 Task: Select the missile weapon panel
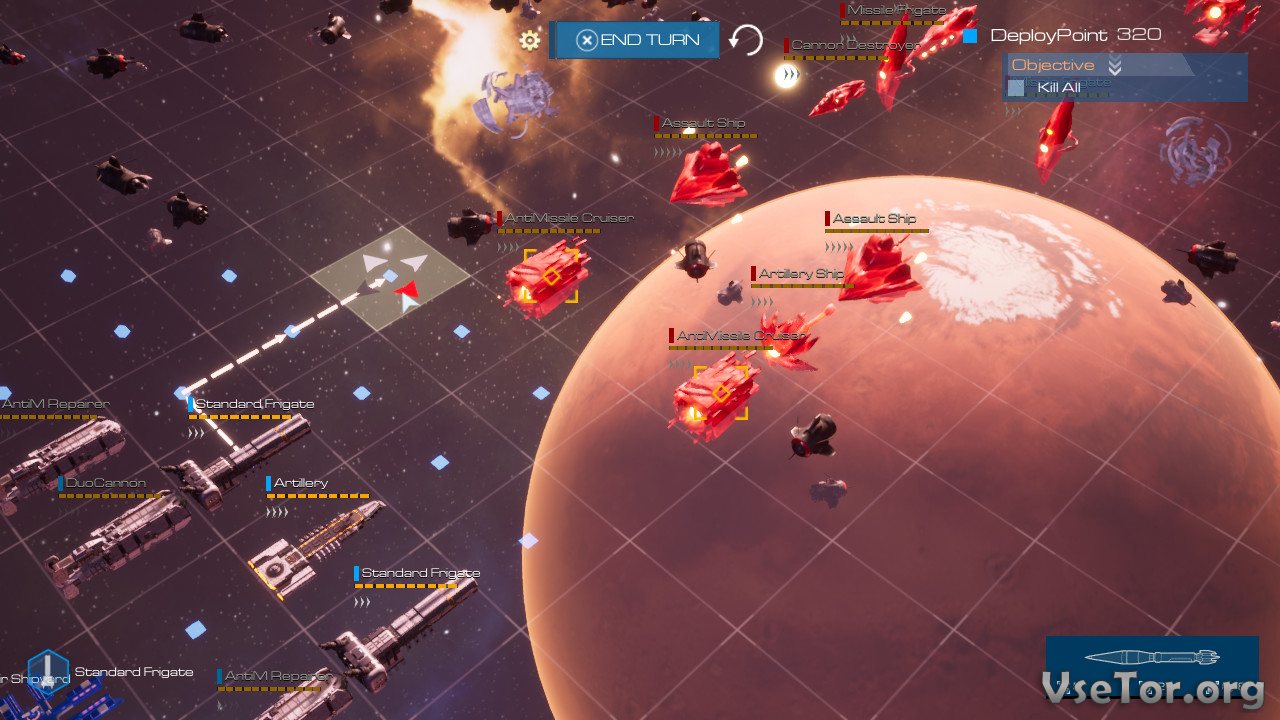click(1152, 660)
